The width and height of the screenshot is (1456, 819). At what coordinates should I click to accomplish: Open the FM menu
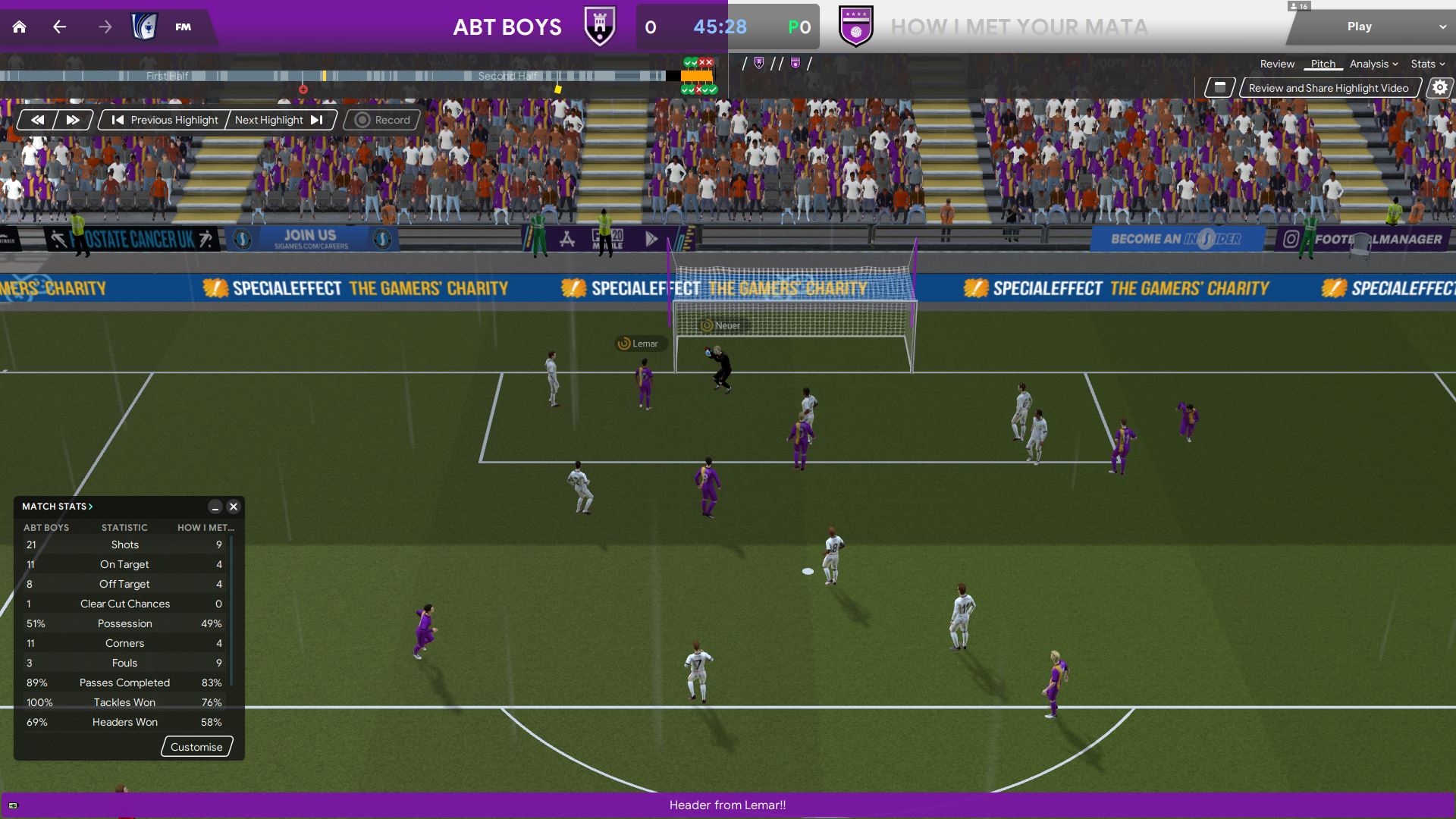coord(183,27)
